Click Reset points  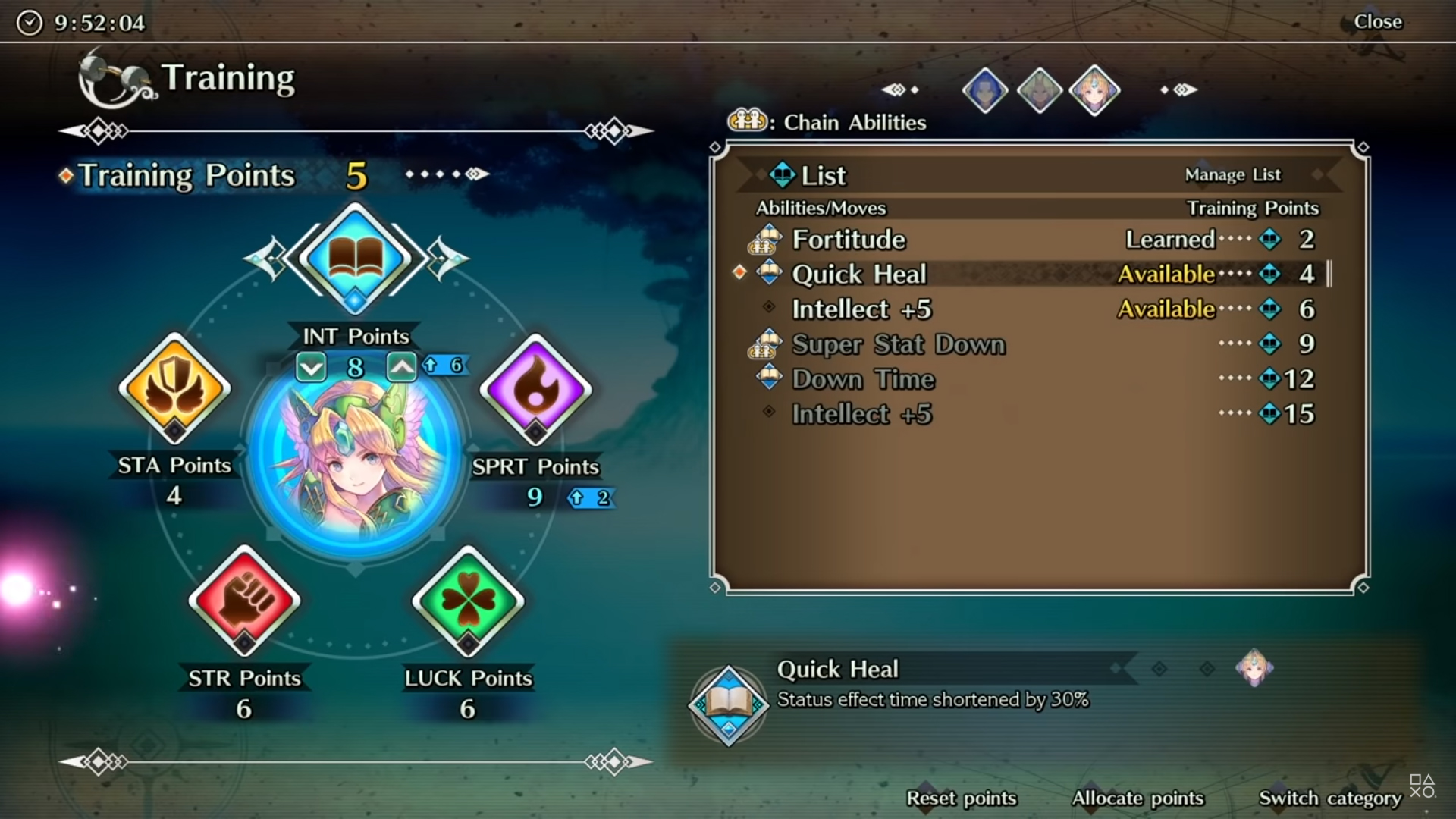point(961,799)
